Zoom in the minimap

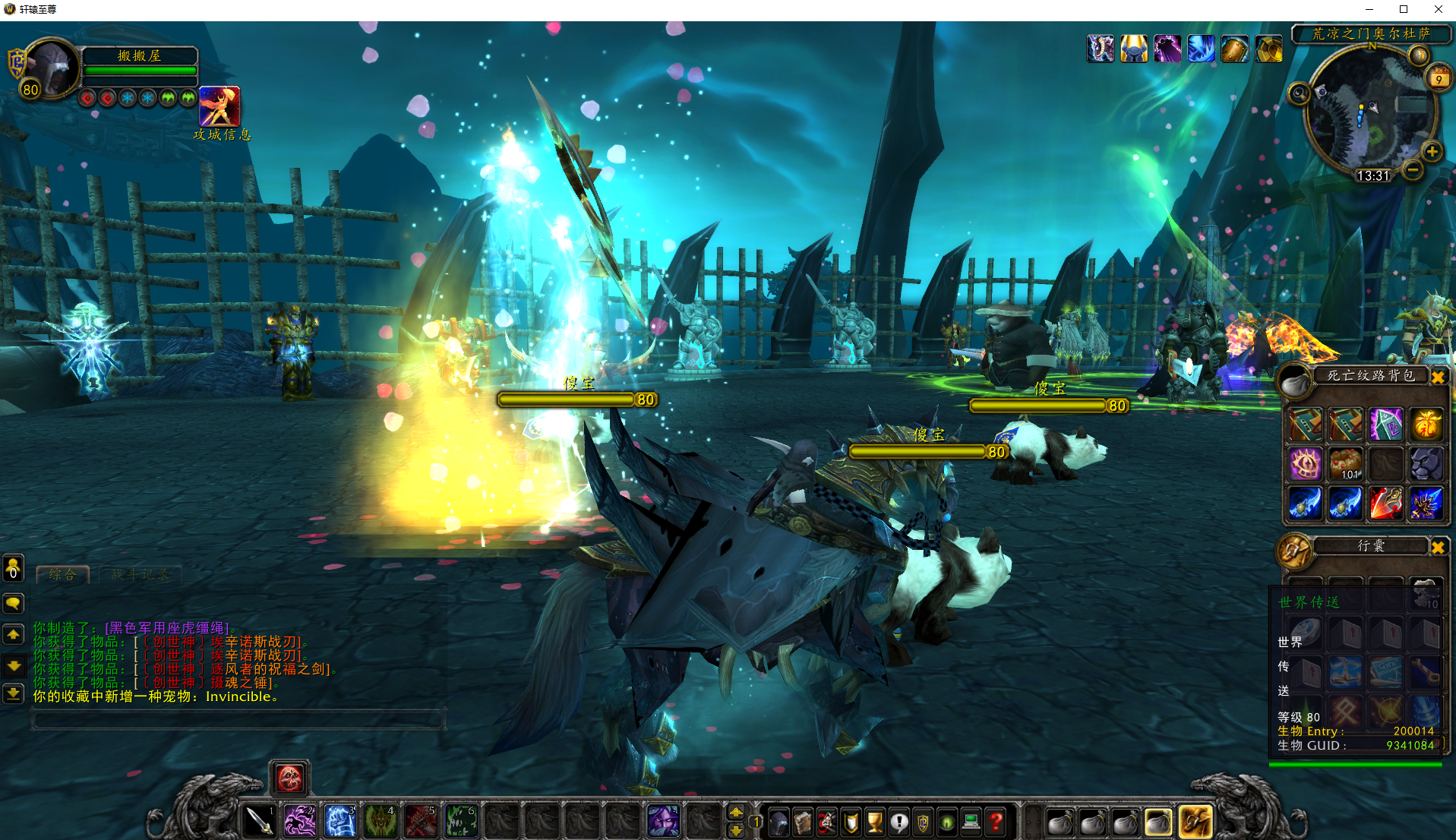pos(1432,152)
